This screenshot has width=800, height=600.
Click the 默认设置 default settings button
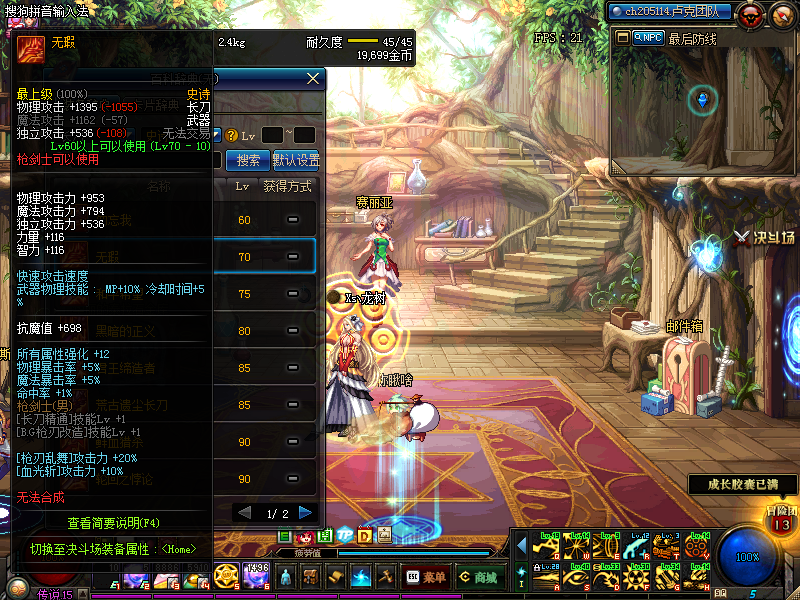(296, 160)
